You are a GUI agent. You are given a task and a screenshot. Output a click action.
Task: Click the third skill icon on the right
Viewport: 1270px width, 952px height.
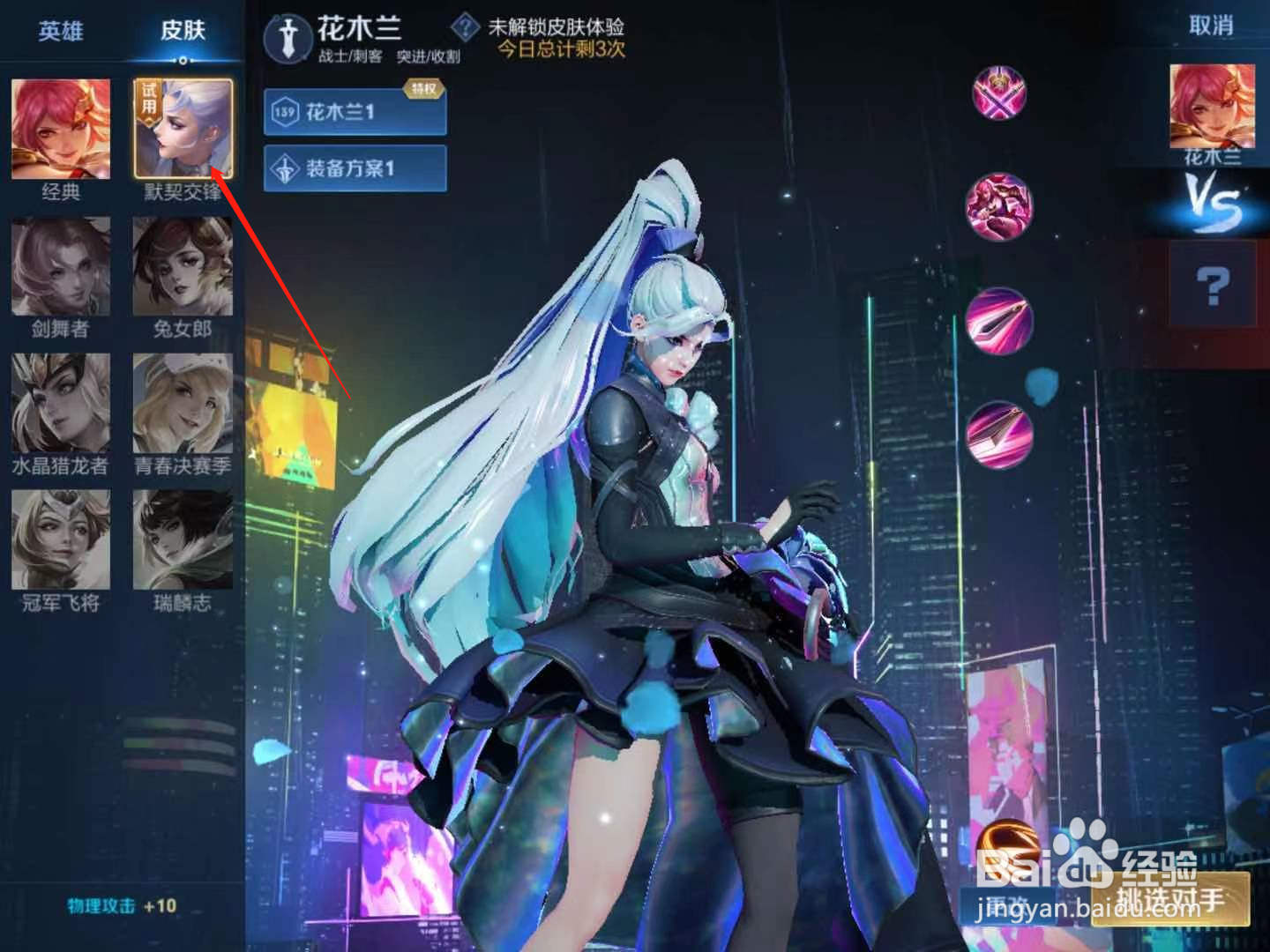click(999, 321)
